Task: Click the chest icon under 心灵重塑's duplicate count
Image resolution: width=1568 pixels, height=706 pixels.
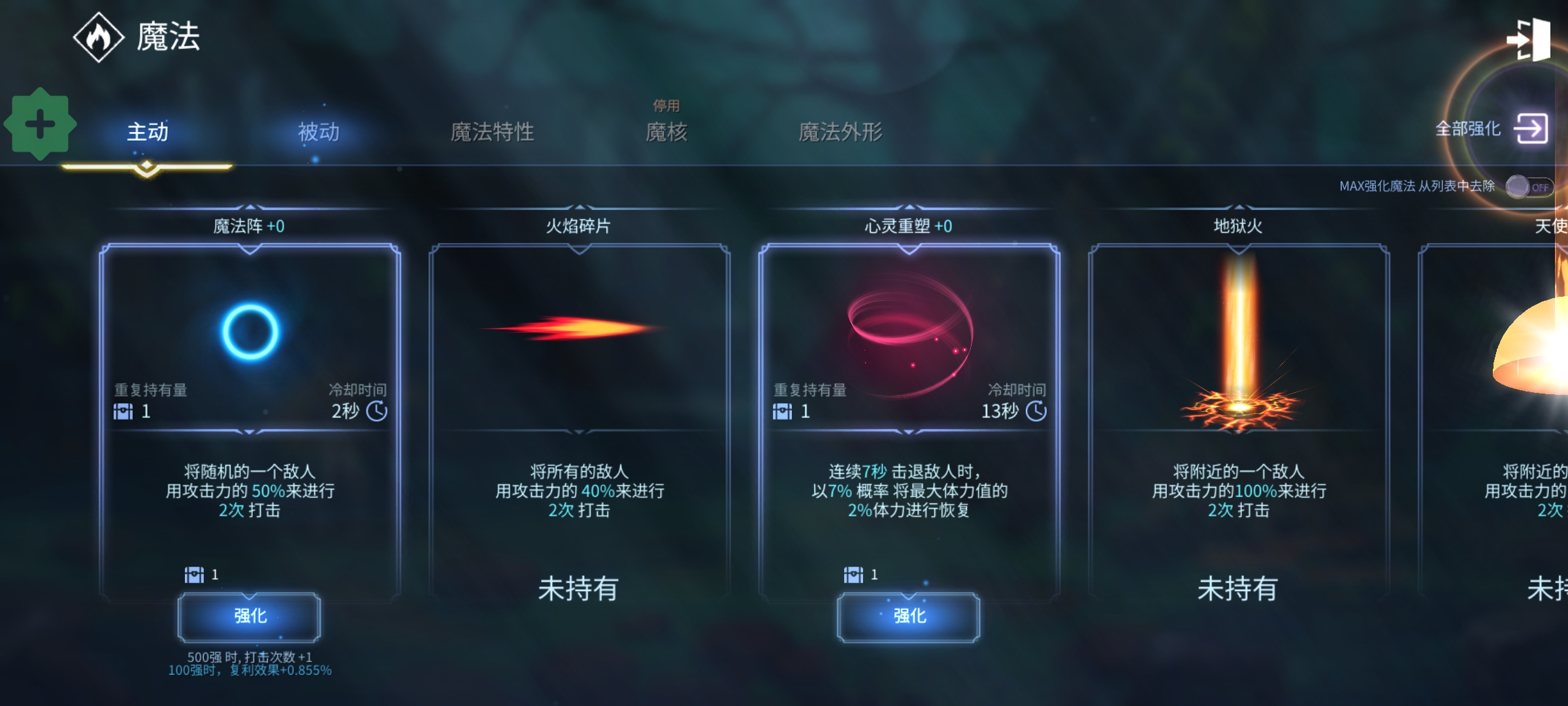Action: 783,412
